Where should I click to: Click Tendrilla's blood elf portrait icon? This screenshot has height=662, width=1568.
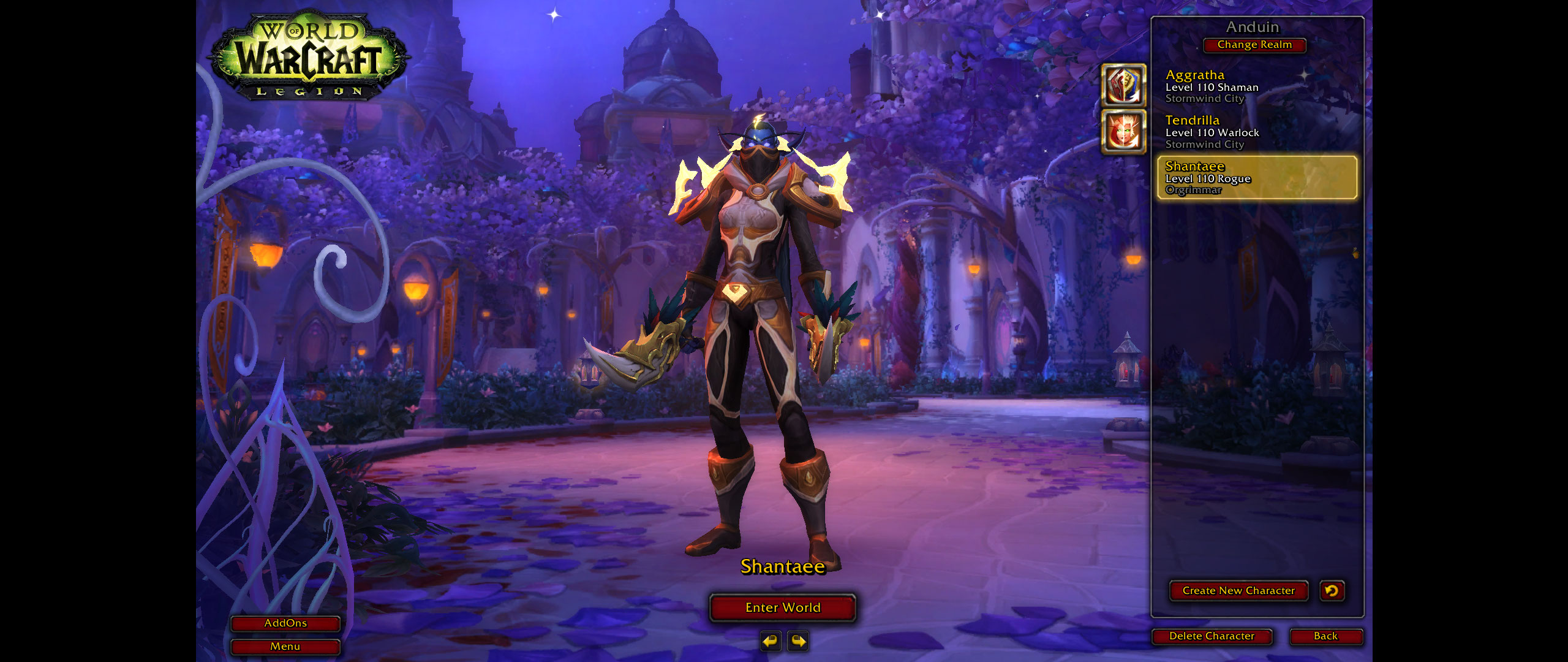pos(1123,132)
